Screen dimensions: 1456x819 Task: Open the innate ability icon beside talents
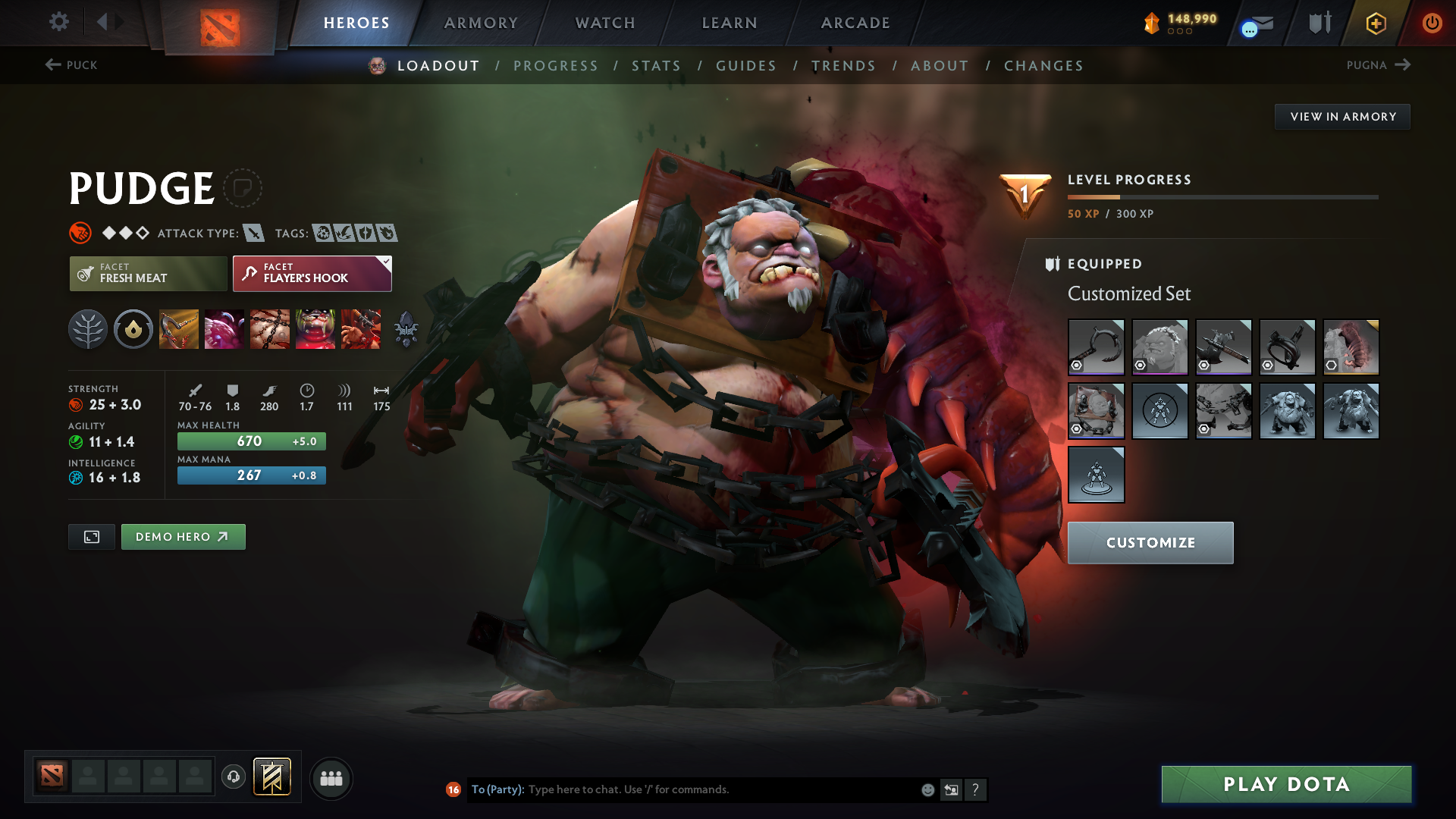click(x=133, y=329)
